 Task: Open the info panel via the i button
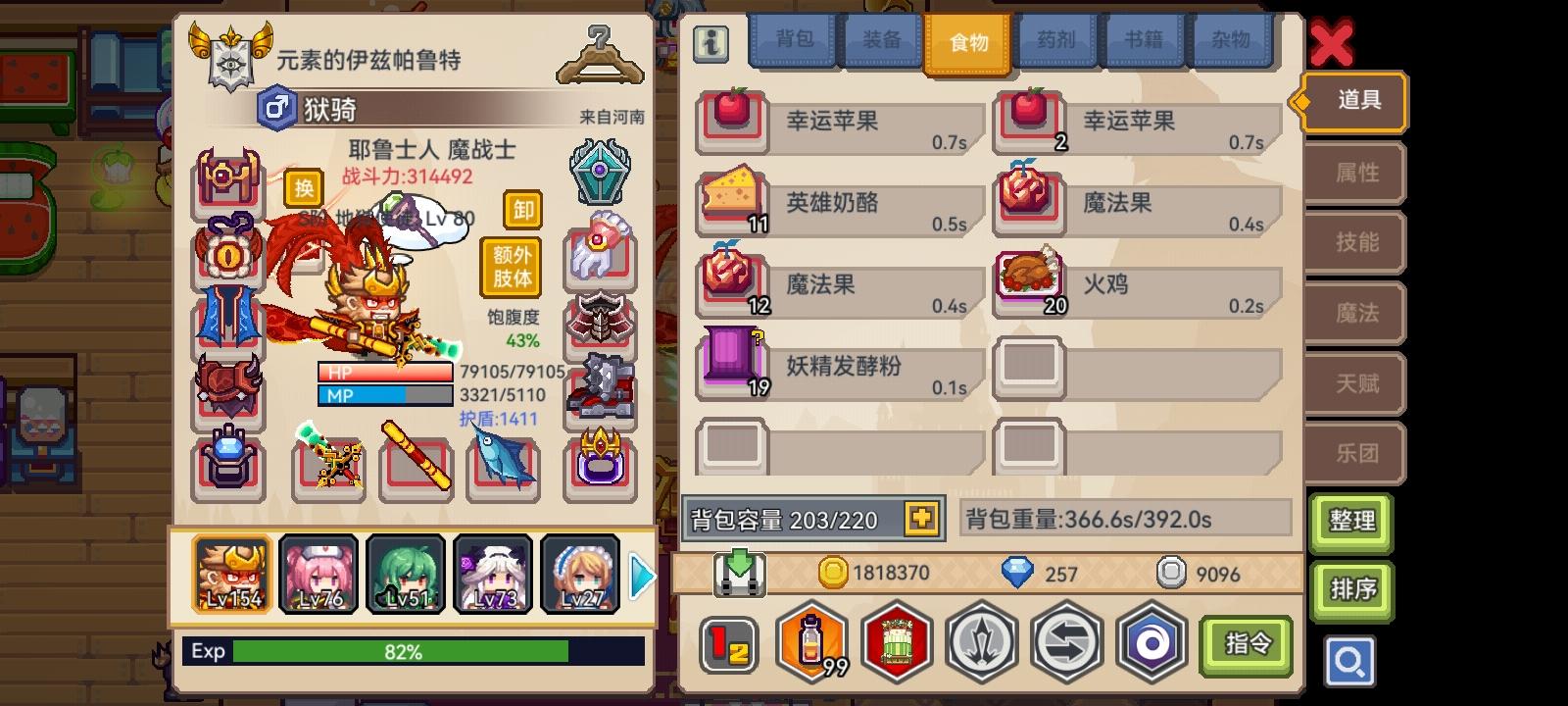coord(710,43)
